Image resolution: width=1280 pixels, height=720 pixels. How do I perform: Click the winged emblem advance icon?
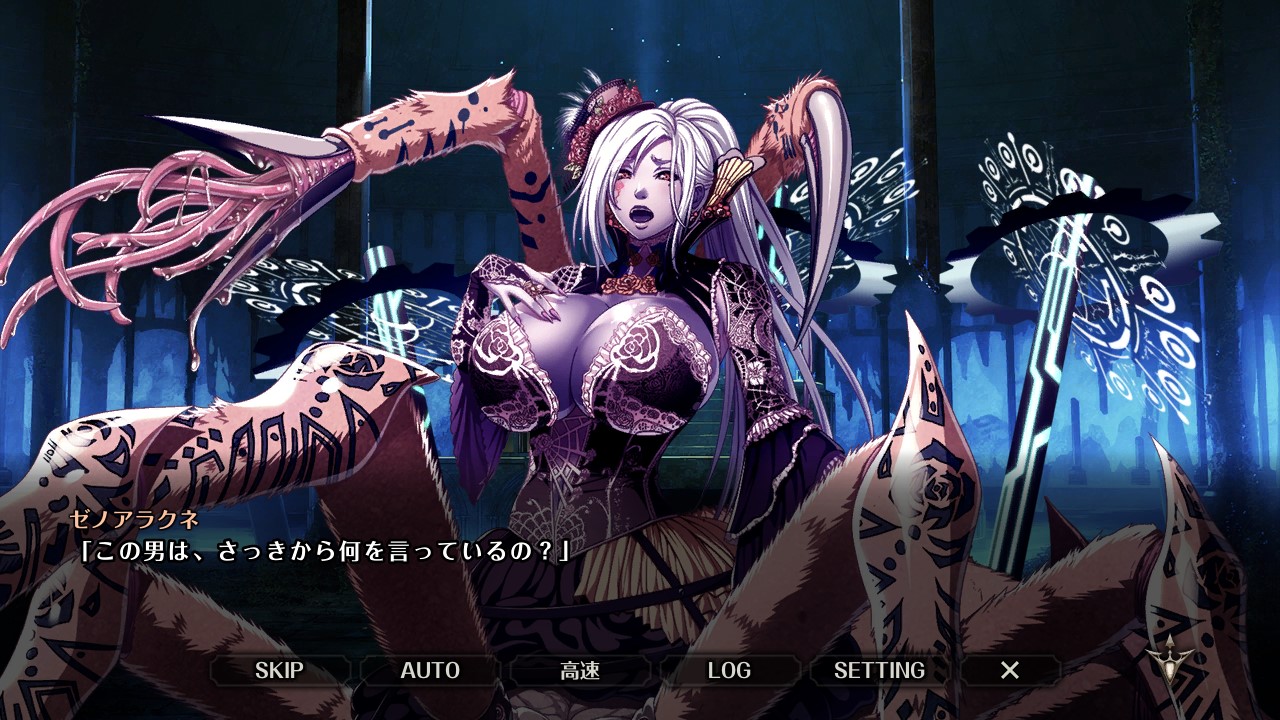pos(1167,660)
